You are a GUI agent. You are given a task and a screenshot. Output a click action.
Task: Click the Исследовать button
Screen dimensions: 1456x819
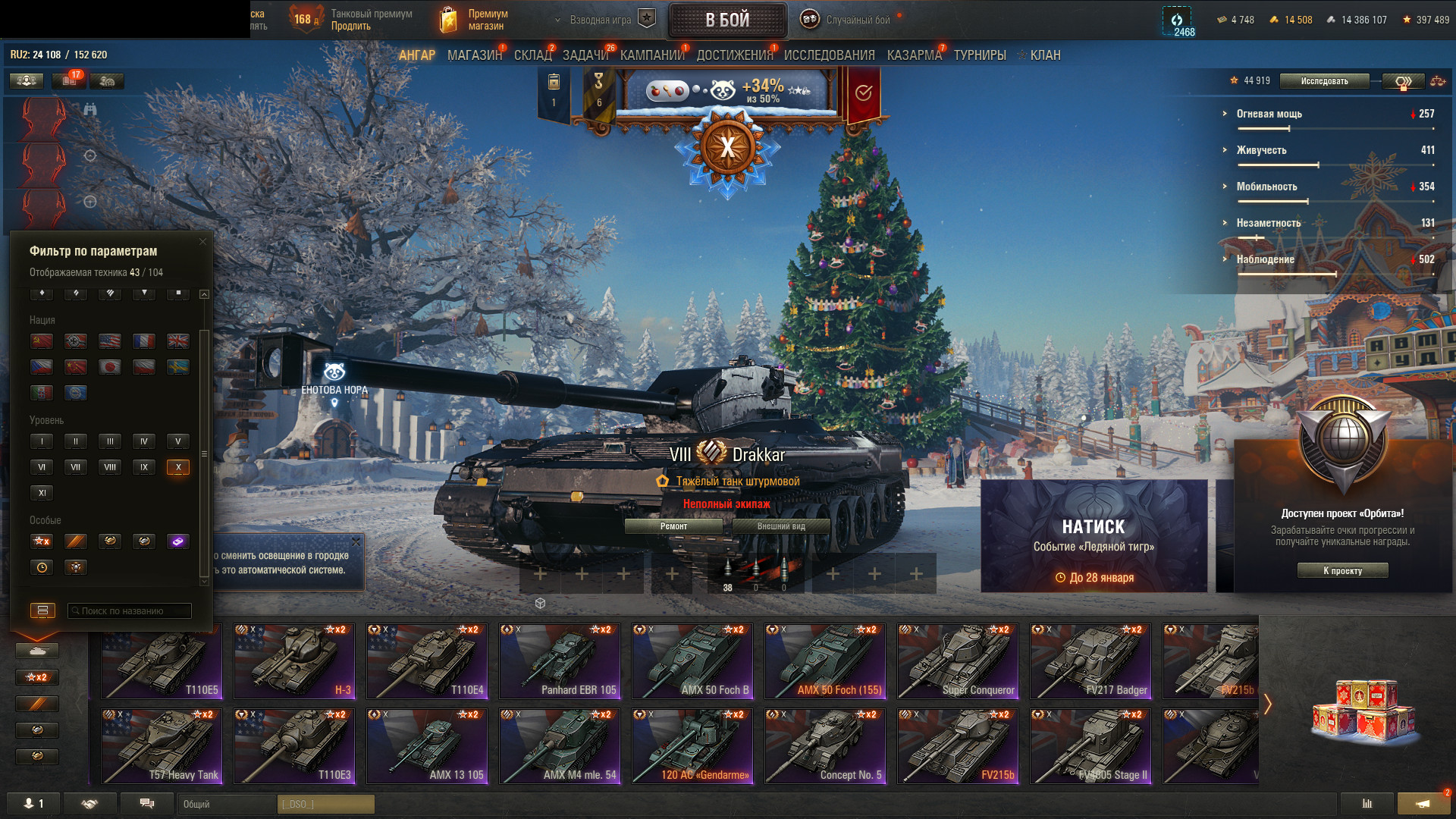[1324, 81]
